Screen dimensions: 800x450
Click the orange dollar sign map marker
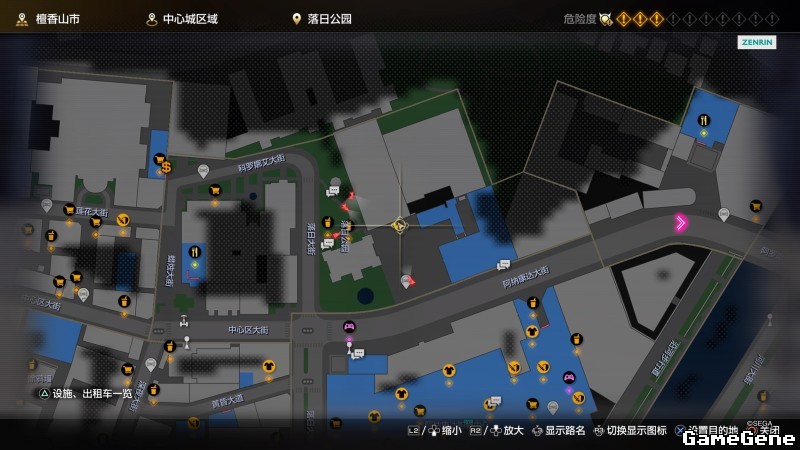[x=167, y=167]
